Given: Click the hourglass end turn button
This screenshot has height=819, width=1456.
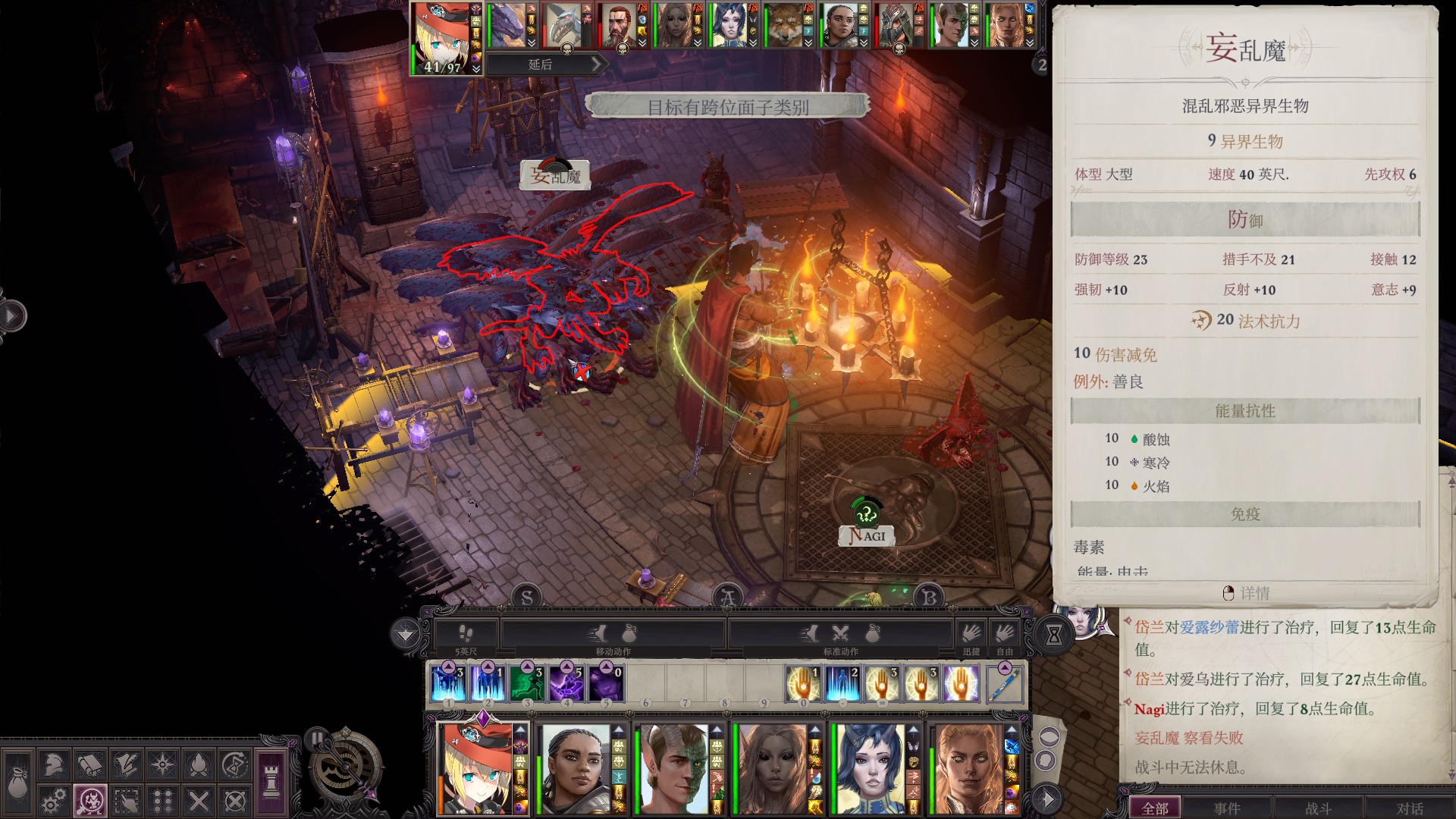Looking at the screenshot, I should 1053,635.
